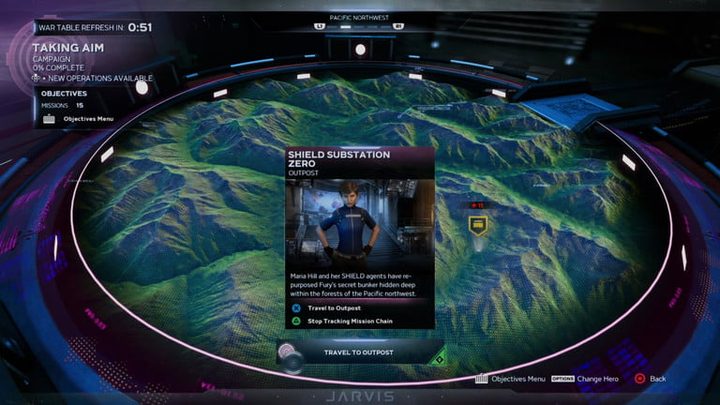720x405 pixels.
Task: Select the yellow mission marker on the map
Action: (478, 225)
